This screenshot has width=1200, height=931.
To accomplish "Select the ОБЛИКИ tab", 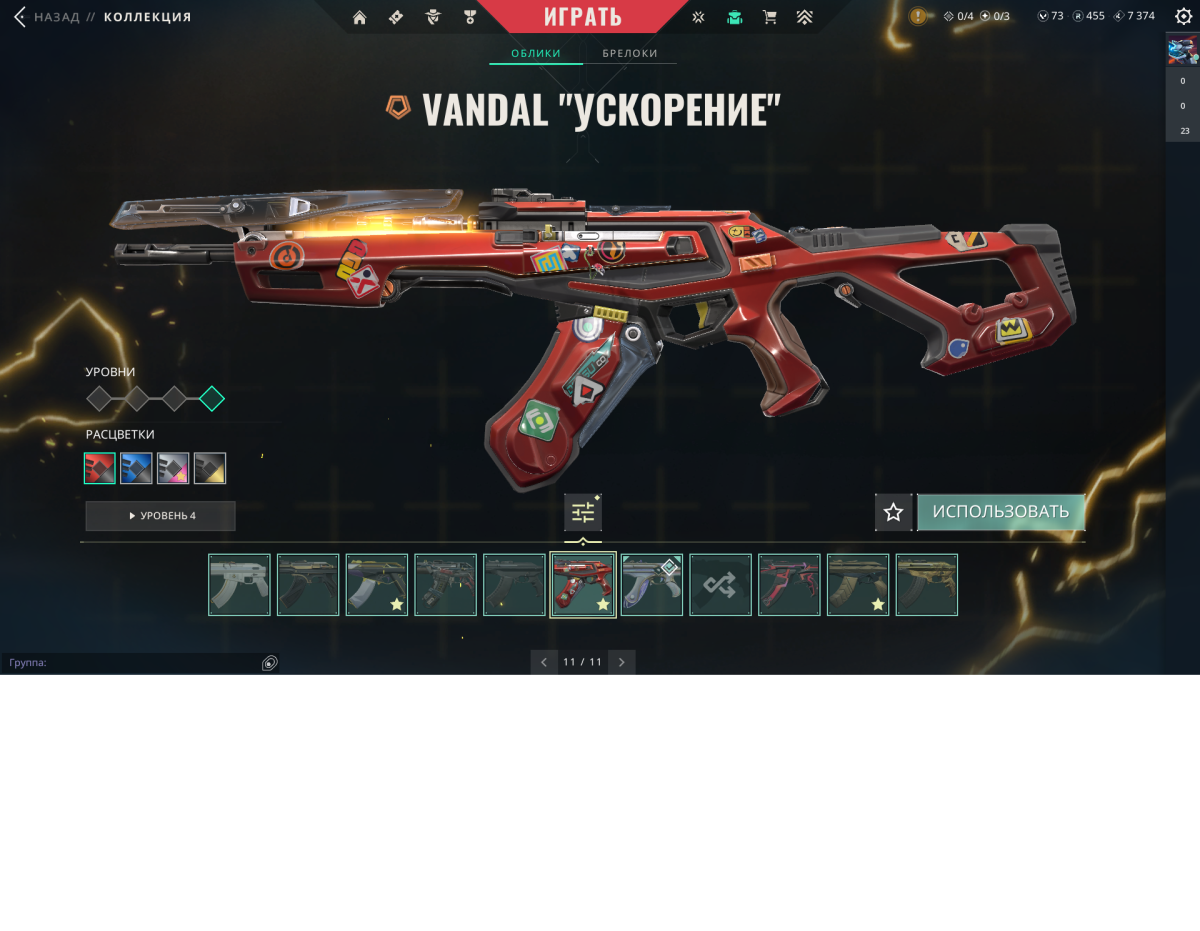I will click(x=536, y=53).
